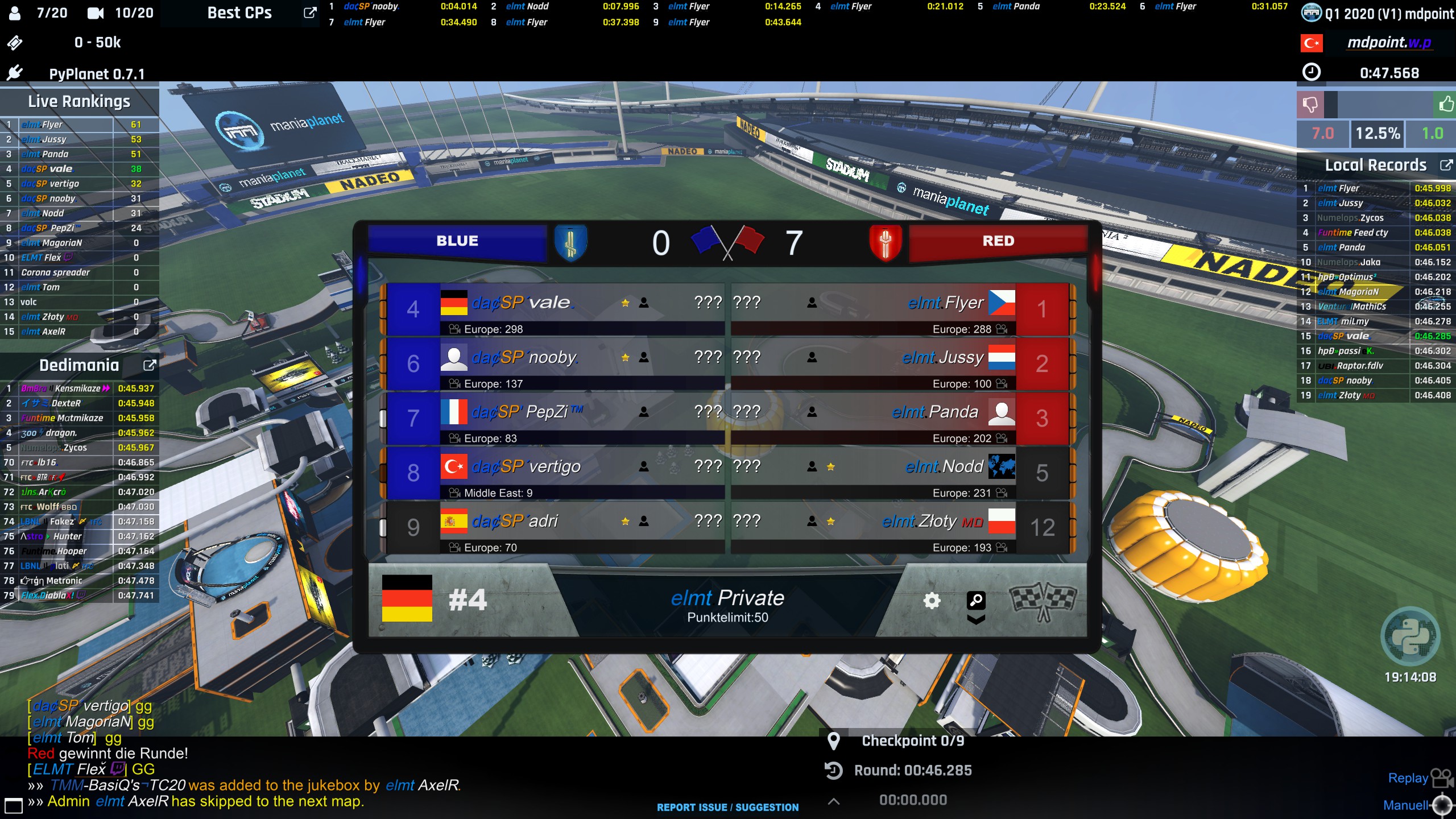Open the Dedimania records window
1456x819 pixels.
tap(149, 365)
